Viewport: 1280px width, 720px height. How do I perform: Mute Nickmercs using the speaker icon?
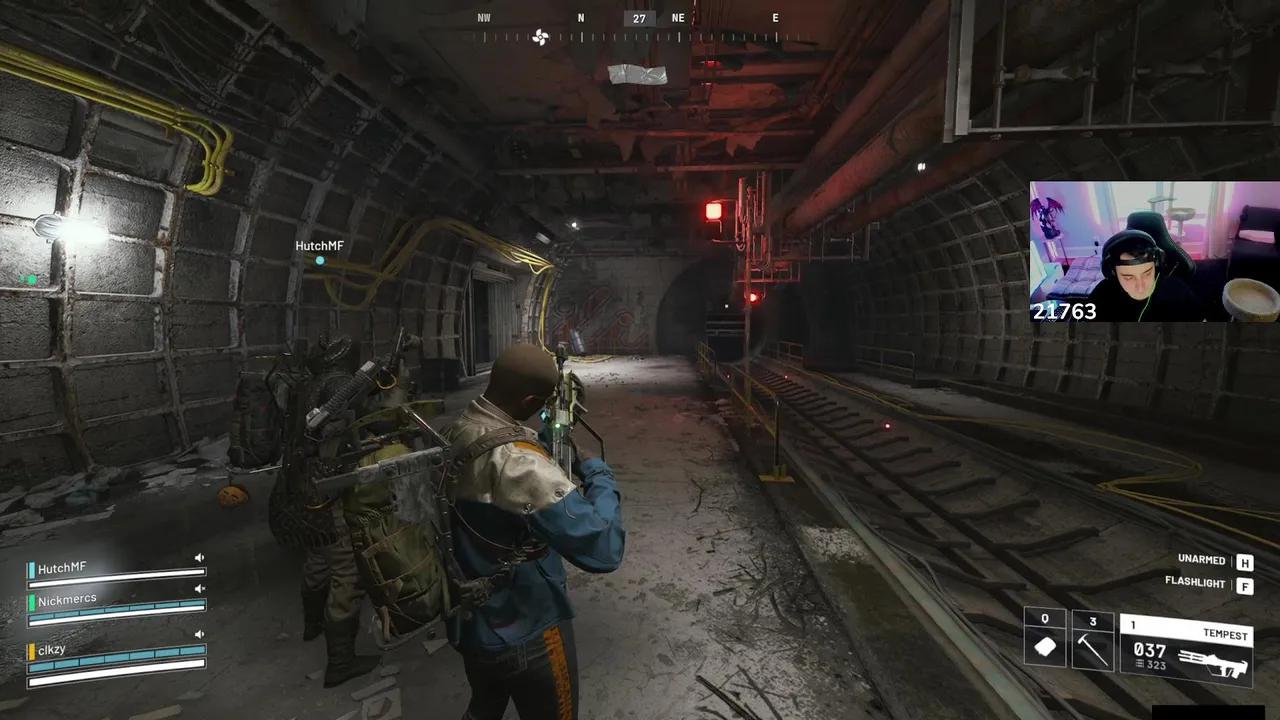click(199, 590)
